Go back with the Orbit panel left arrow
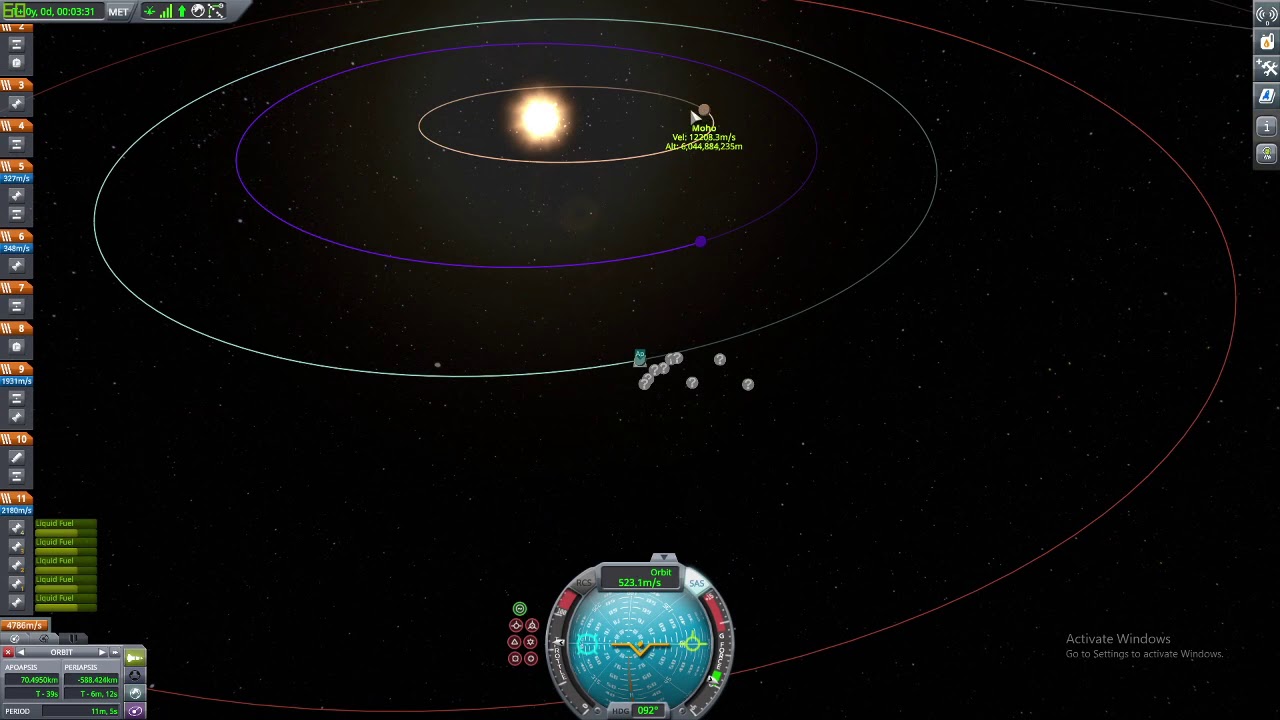1280x720 pixels. pyautogui.click(x=21, y=652)
